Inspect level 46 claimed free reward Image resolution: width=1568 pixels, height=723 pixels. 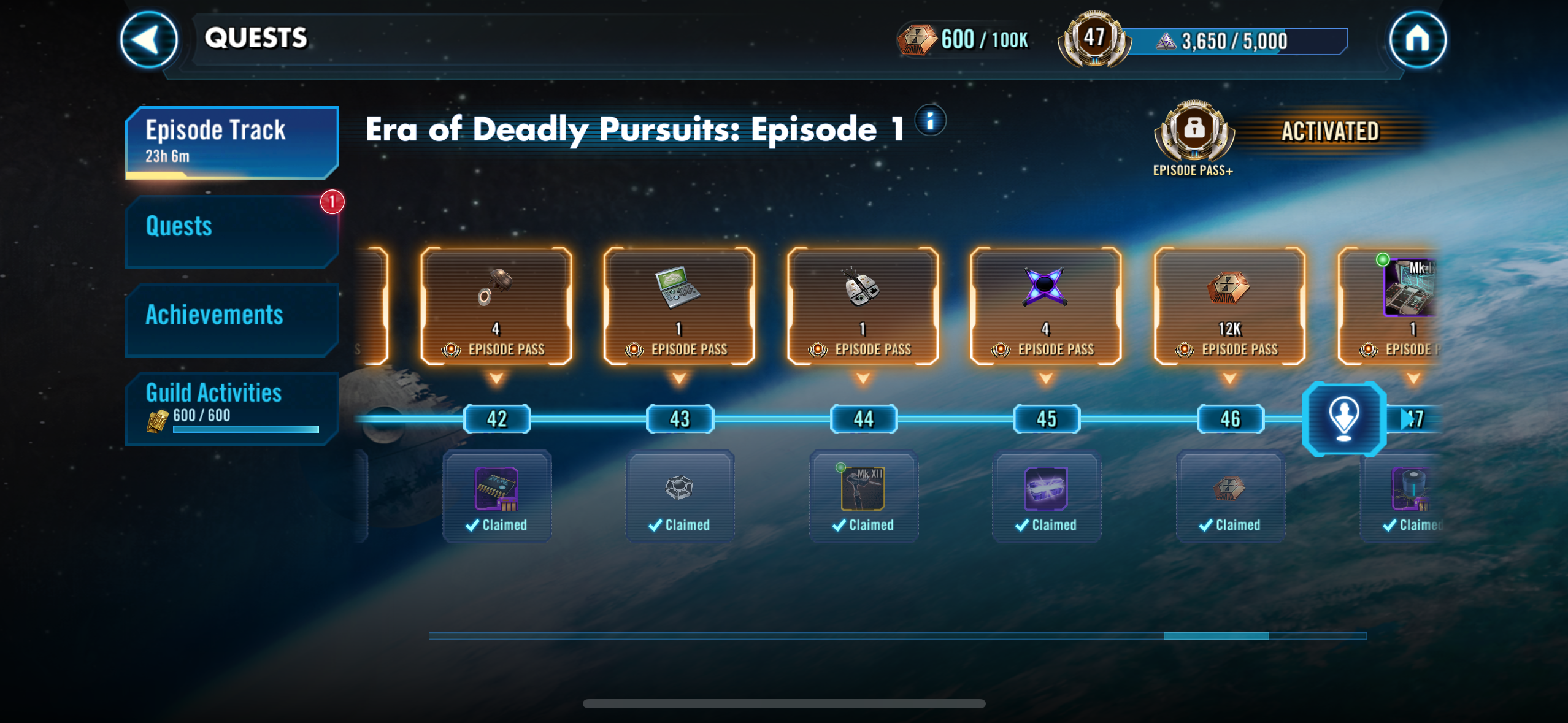(x=1230, y=495)
